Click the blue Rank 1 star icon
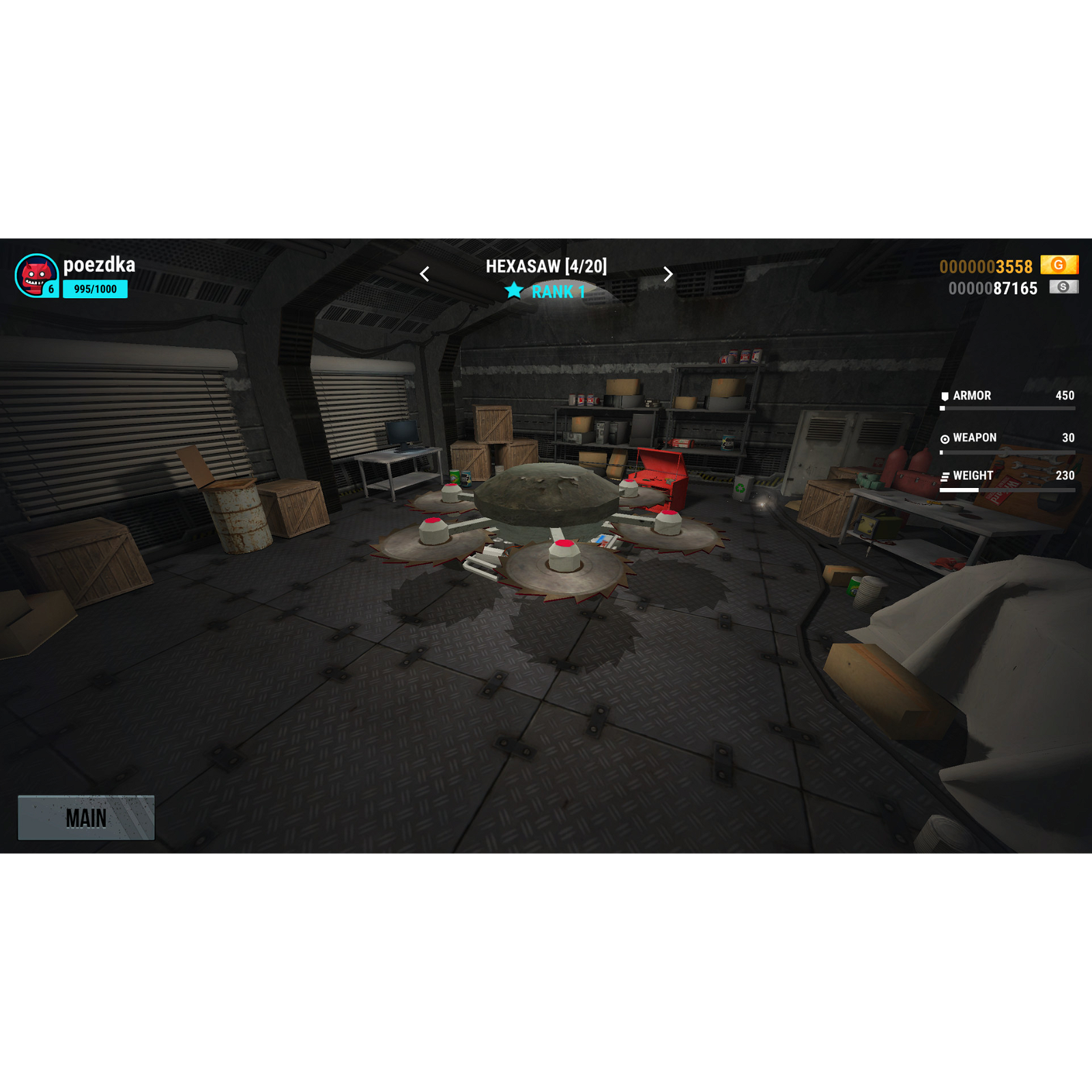Screen dimensions: 1092x1092 pos(515,291)
